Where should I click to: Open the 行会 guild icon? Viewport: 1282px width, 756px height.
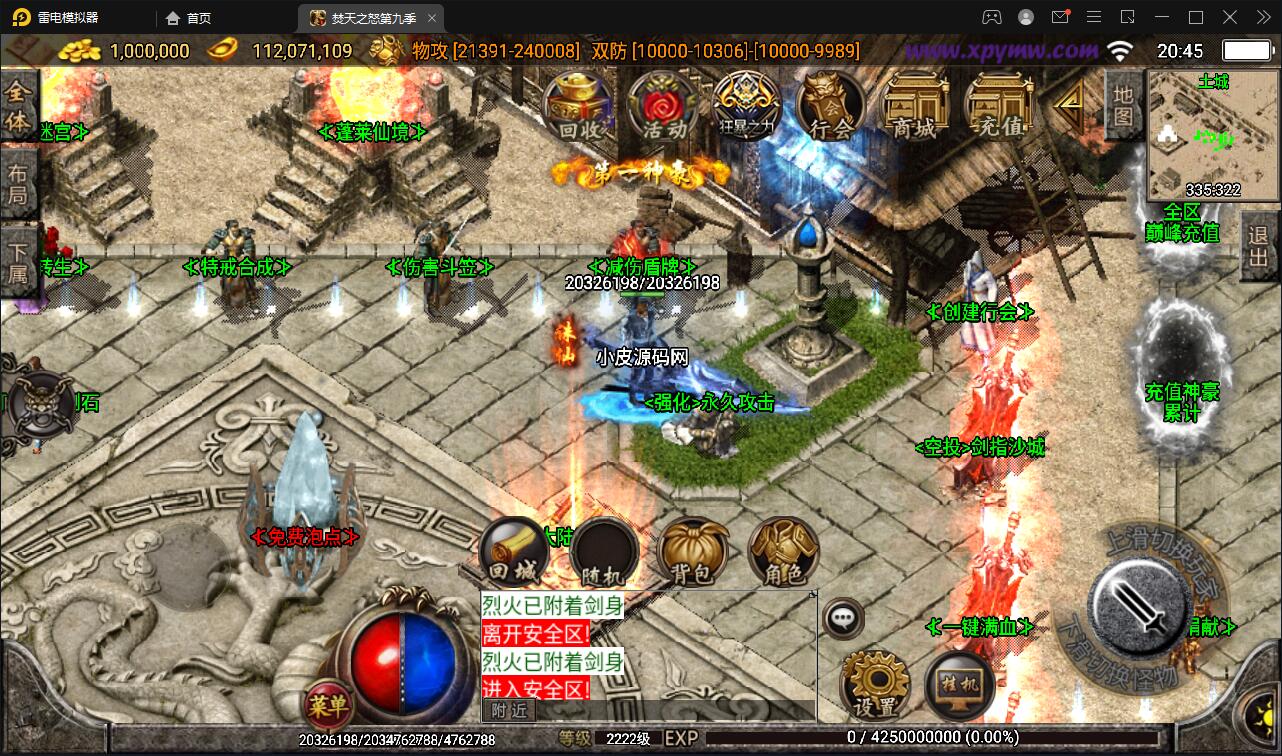pyautogui.click(x=830, y=106)
